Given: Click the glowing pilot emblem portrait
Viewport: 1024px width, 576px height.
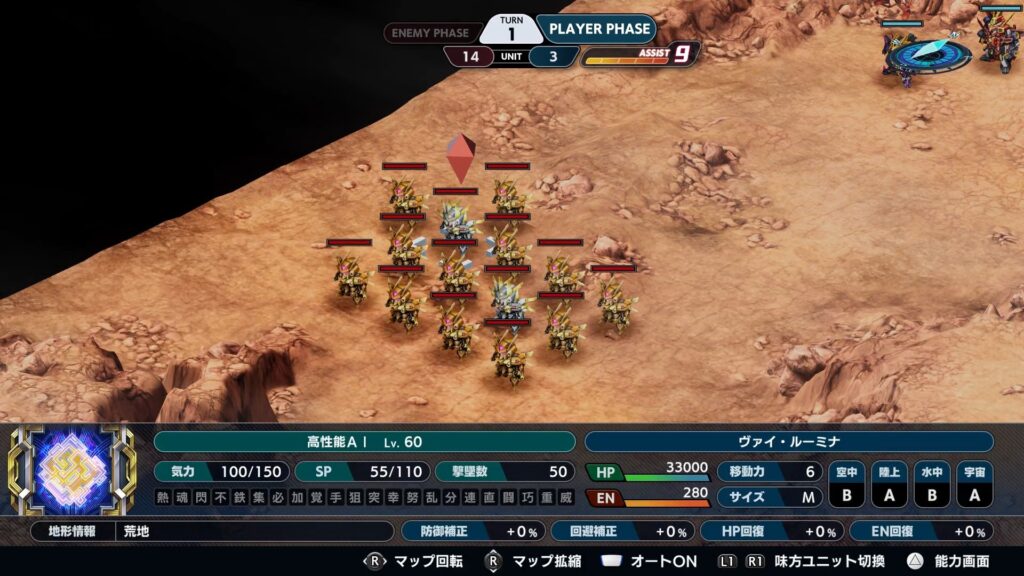Looking at the screenshot, I should pos(71,470).
